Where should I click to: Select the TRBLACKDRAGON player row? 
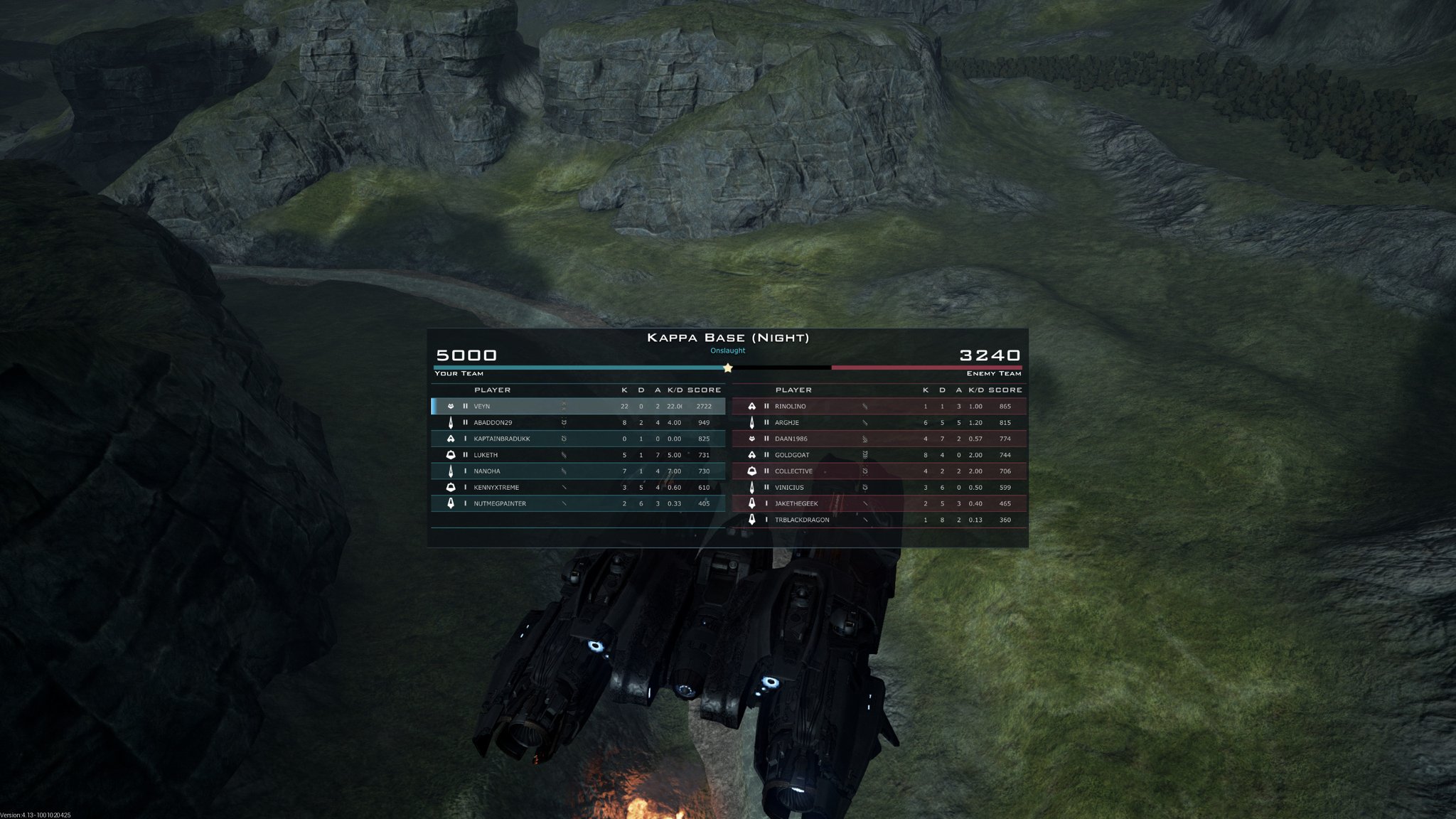[x=879, y=520]
